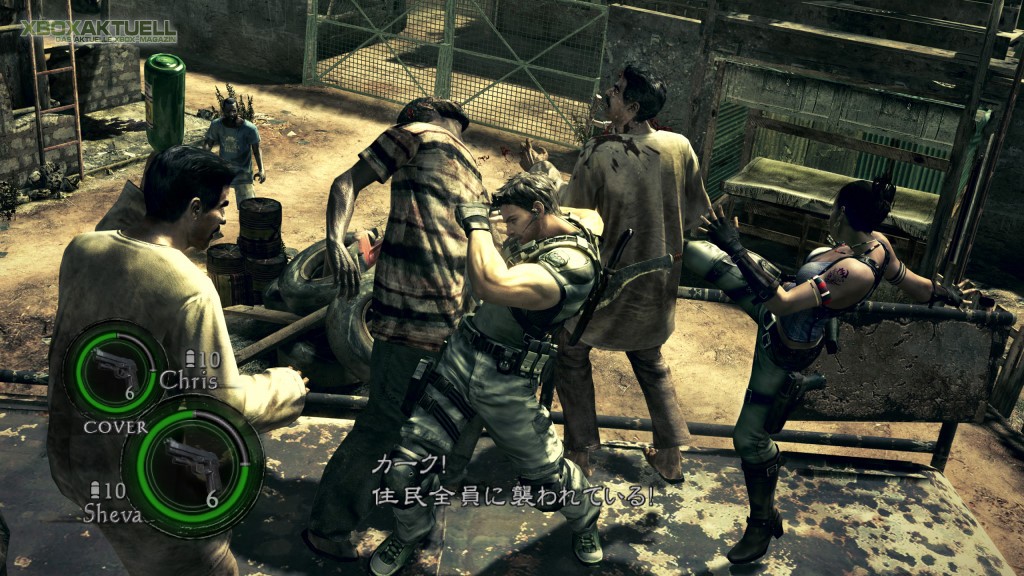Image resolution: width=1024 pixels, height=576 pixels.
Task: Select Chris's handgun weapon icon
Action: [x=113, y=367]
